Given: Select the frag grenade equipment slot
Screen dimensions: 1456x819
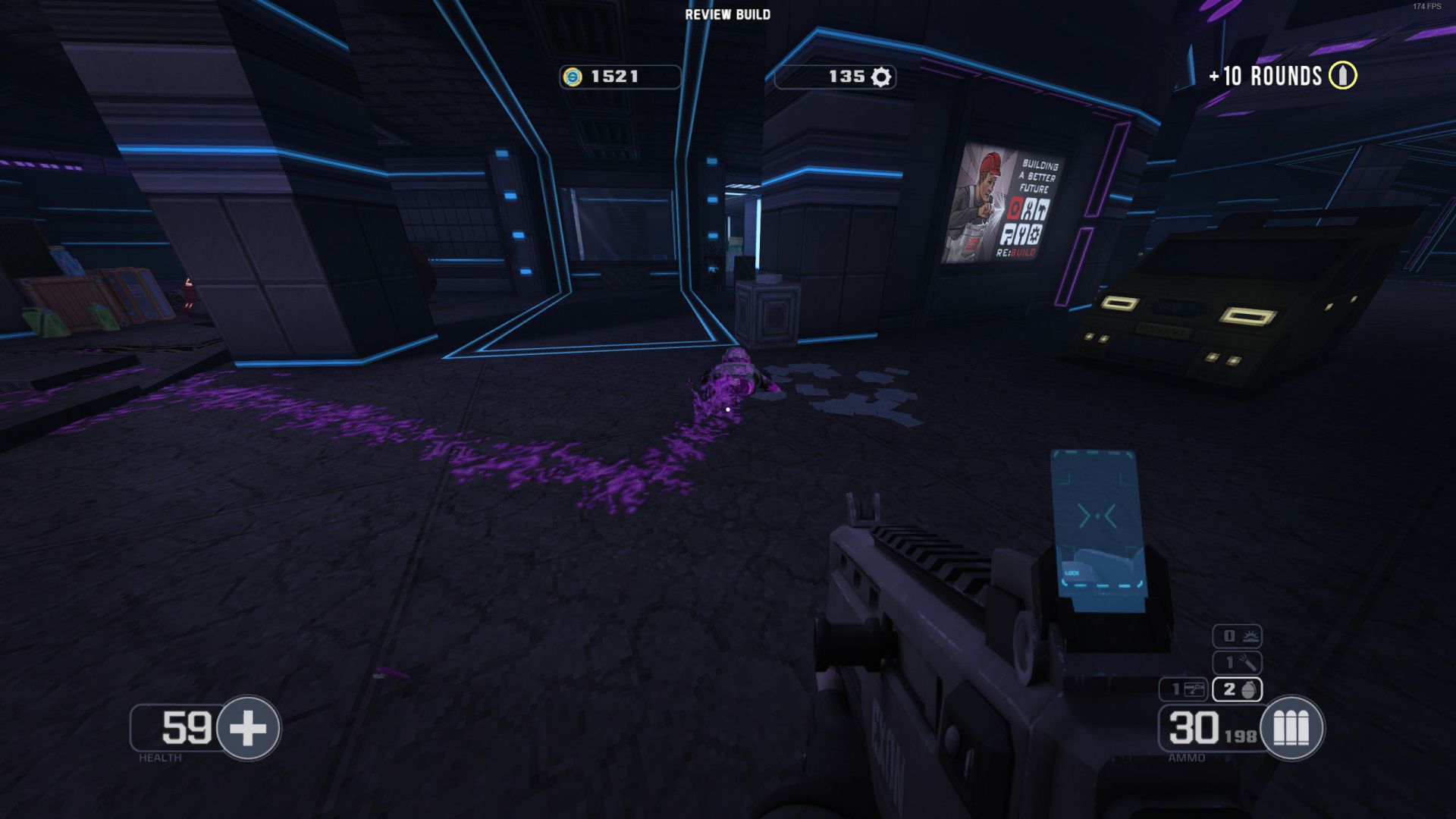Looking at the screenshot, I should click(x=1237, y=689).
